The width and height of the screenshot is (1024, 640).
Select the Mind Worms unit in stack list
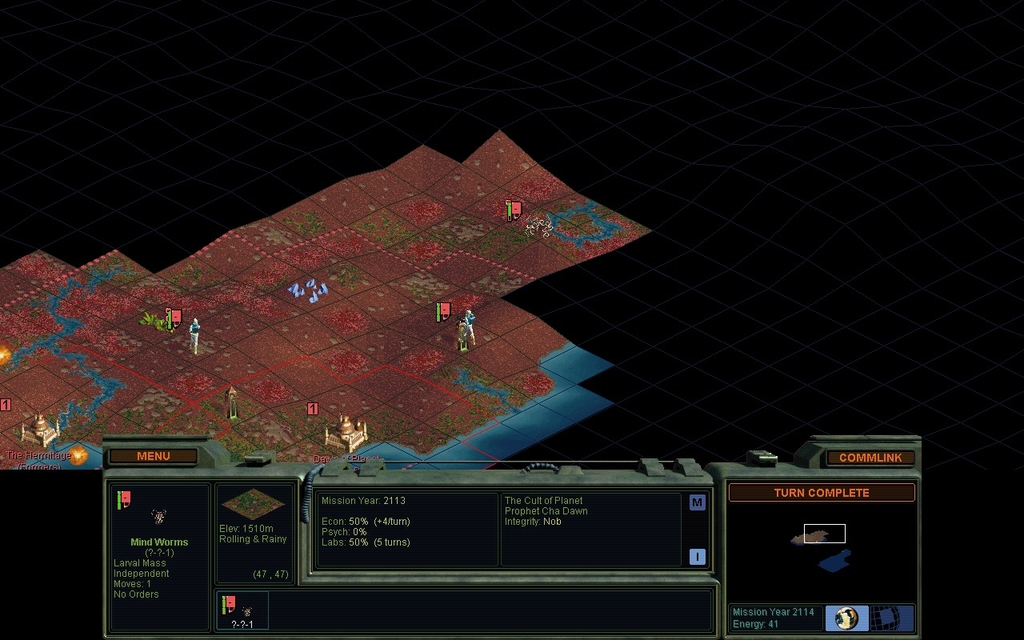click(241, 610)
